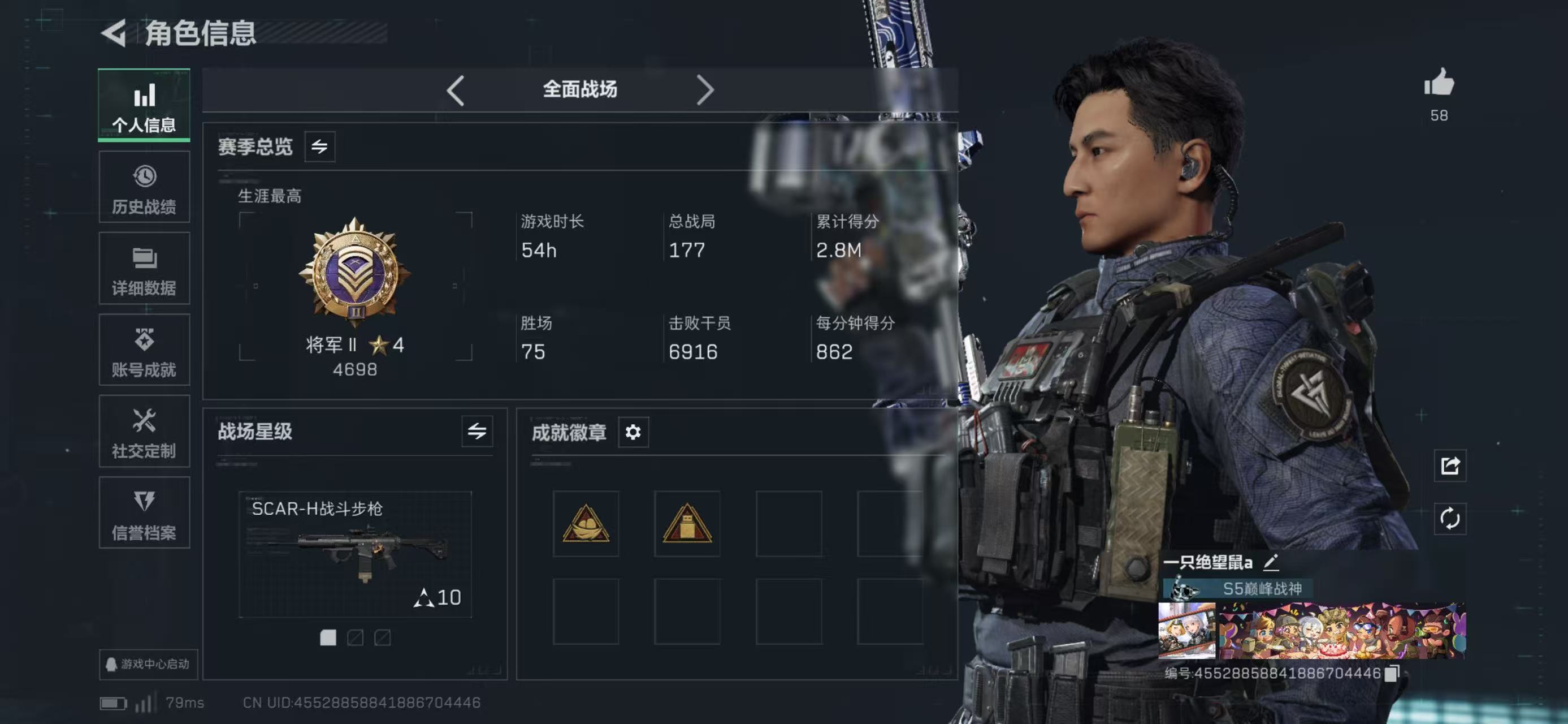The width and height of the screenshot is (1568, 724).
Task: Select the 个人信息 tab
Action: 144,106
